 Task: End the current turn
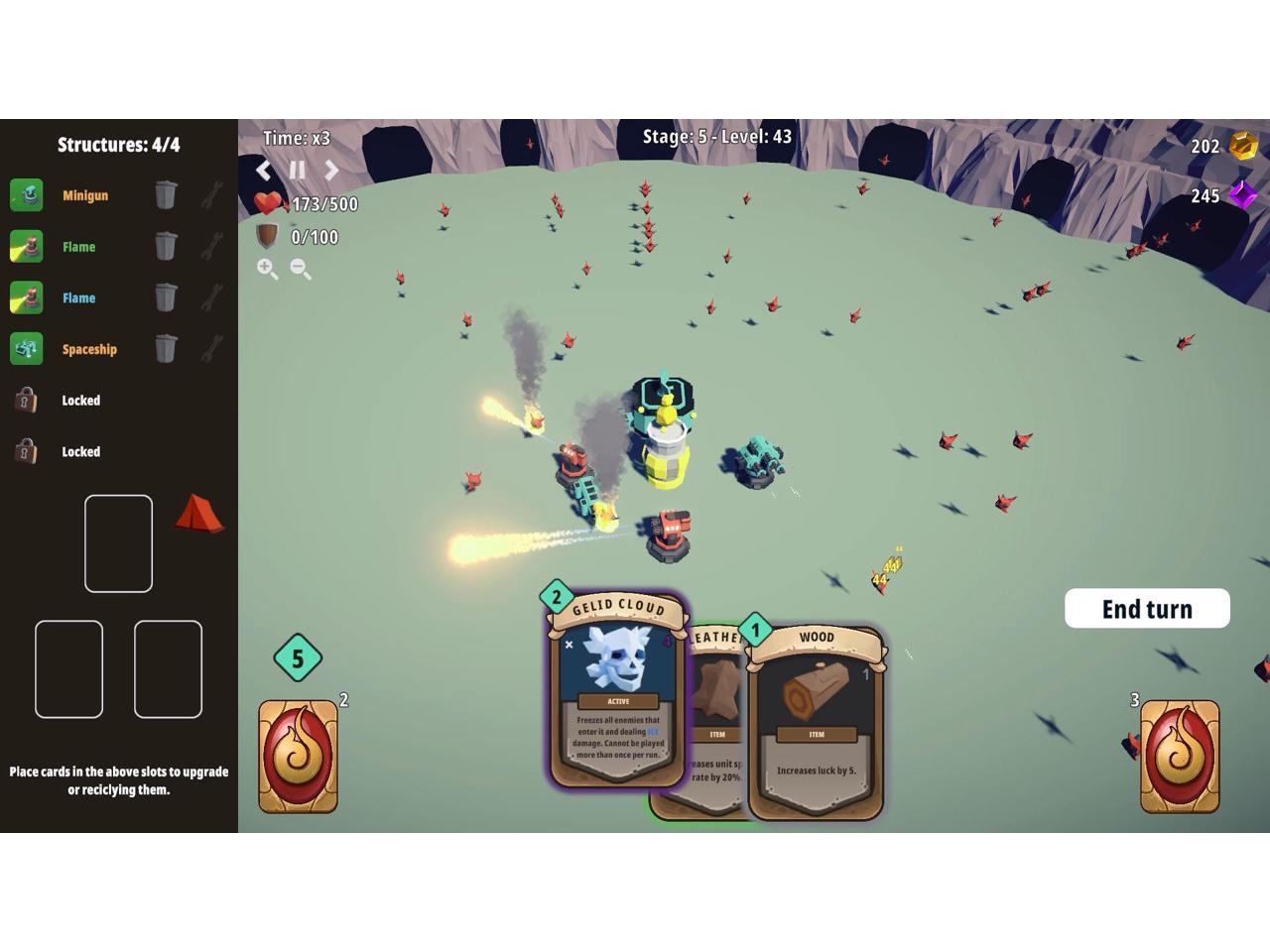pos(1147,609)
